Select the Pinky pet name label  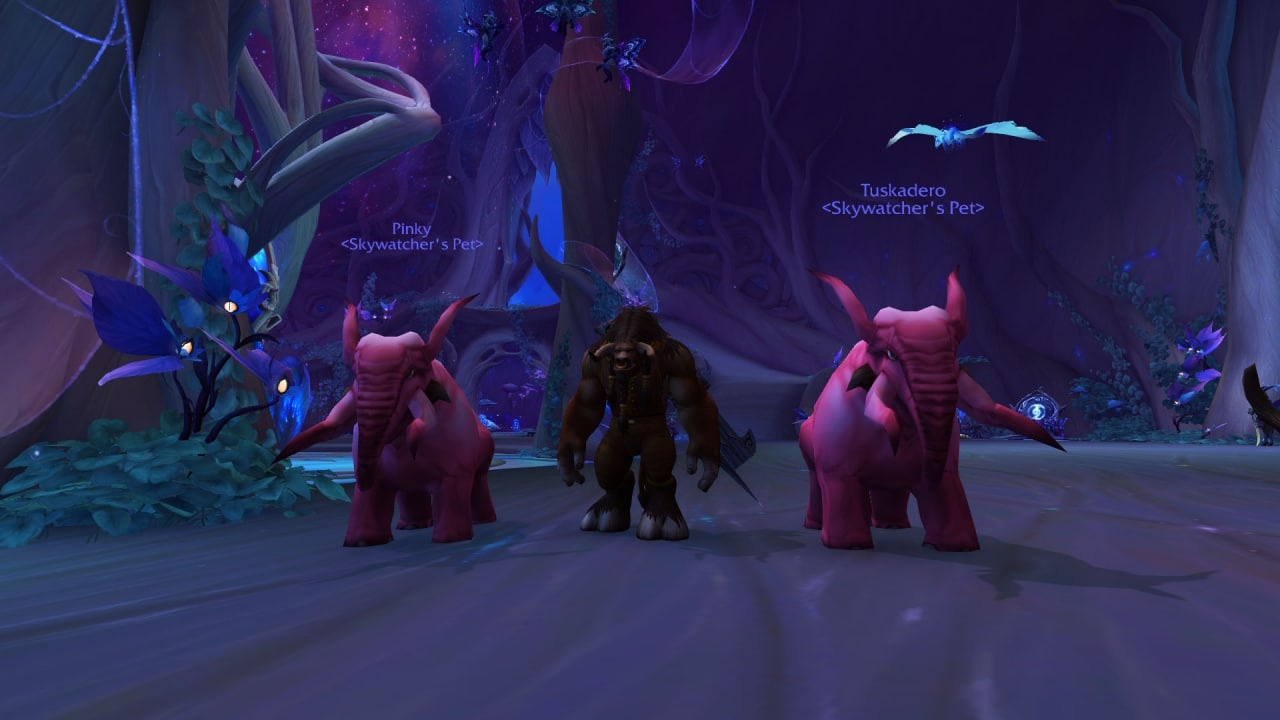pyautogui.click(x=411, y=229)
